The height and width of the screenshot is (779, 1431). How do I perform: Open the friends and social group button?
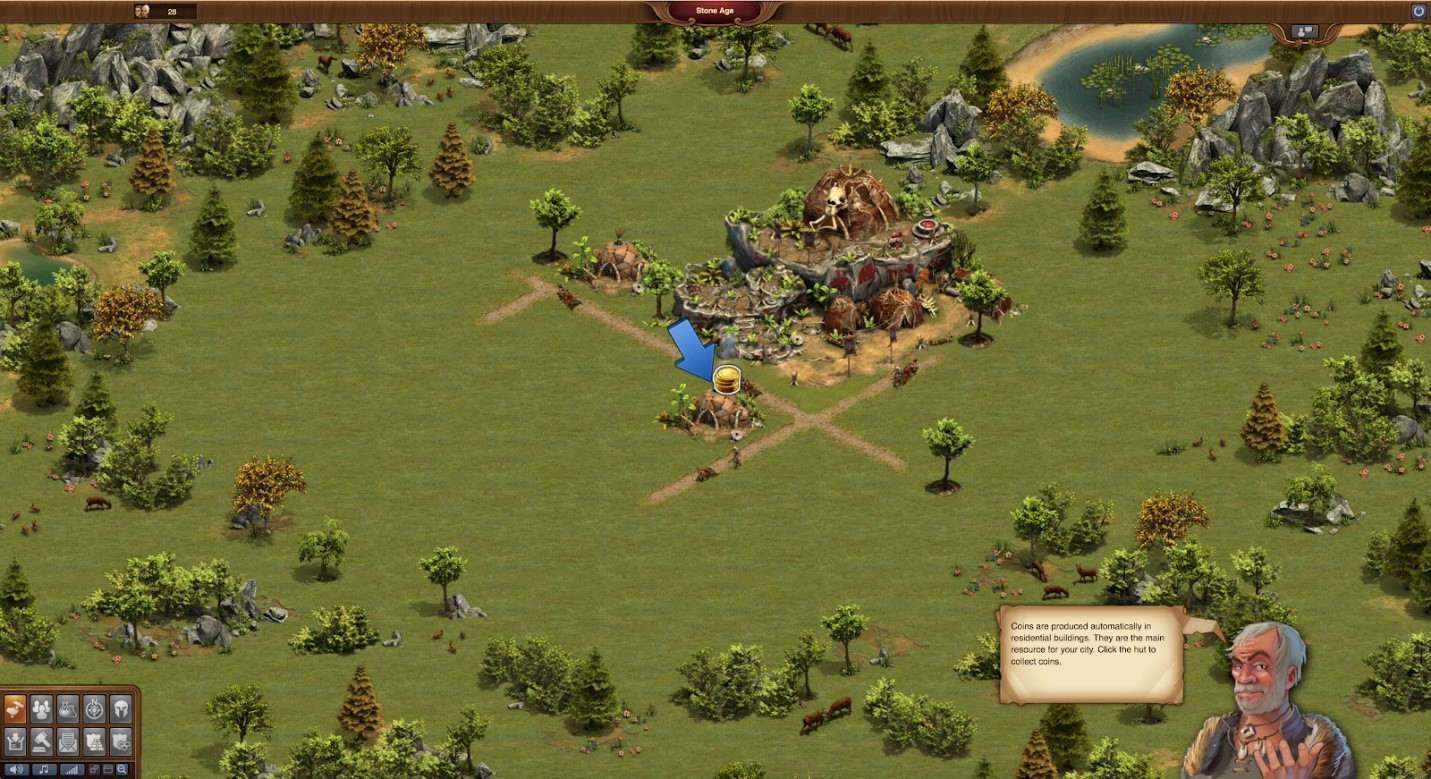point(42,709)
